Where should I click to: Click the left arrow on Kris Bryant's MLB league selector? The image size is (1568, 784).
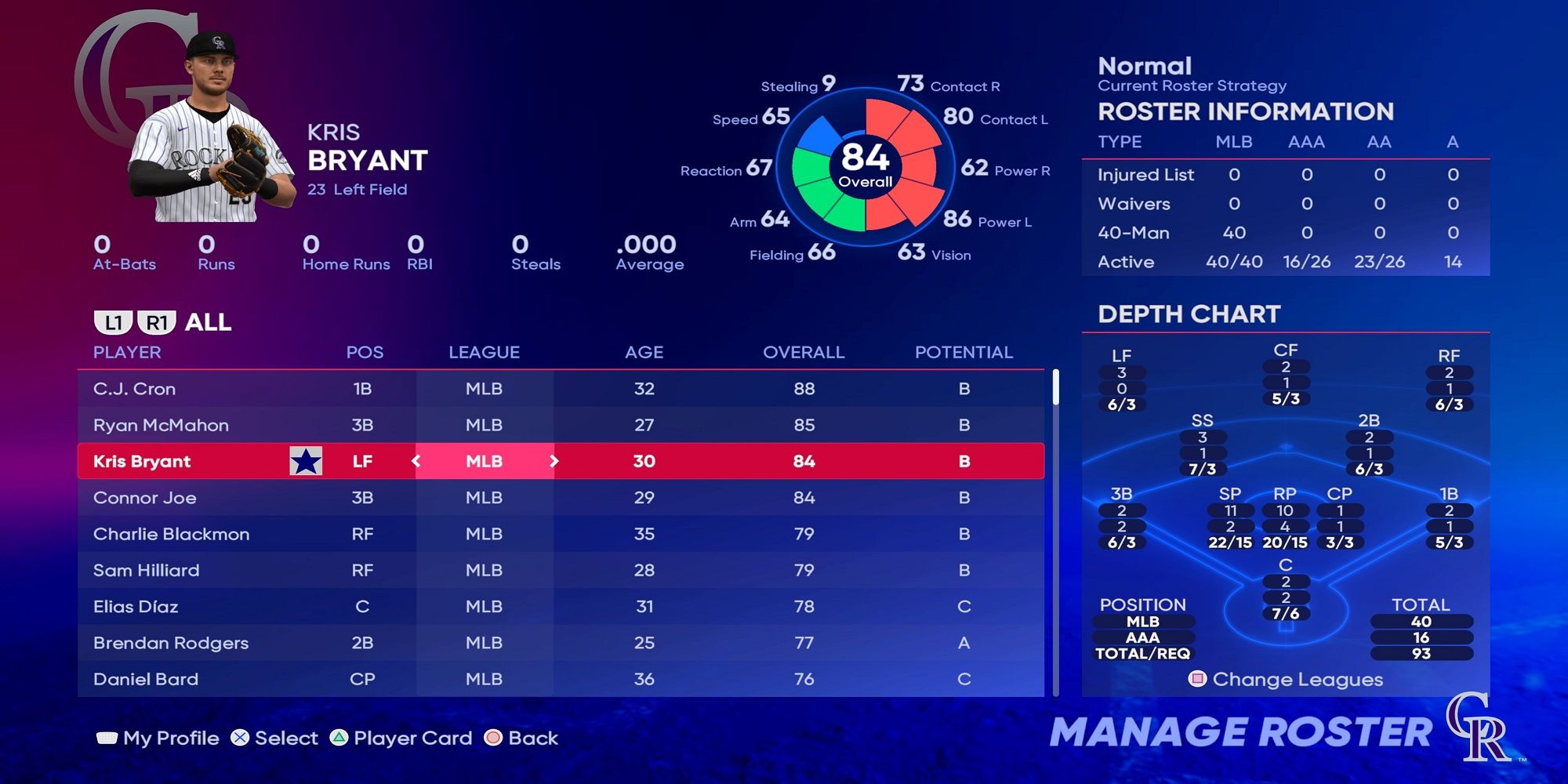(x=414, y=462)
